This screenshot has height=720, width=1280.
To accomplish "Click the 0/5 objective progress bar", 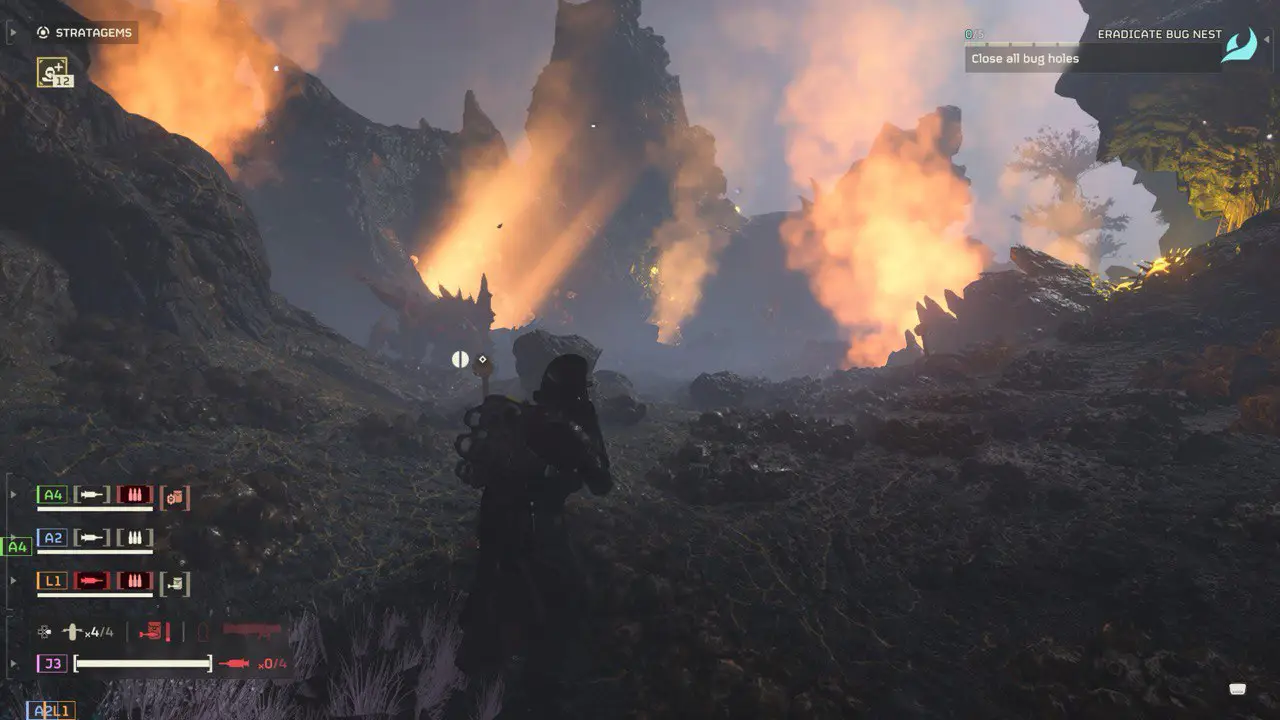I will coord(1020,43).
